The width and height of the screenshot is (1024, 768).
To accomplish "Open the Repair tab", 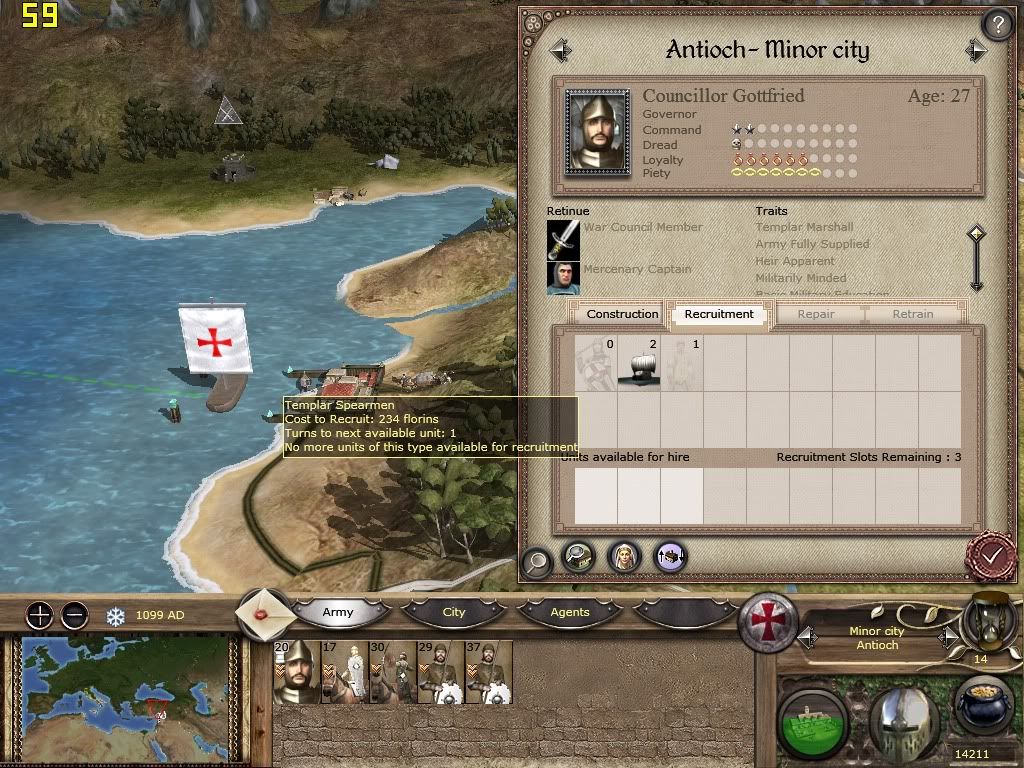I will tap(816, 314).
